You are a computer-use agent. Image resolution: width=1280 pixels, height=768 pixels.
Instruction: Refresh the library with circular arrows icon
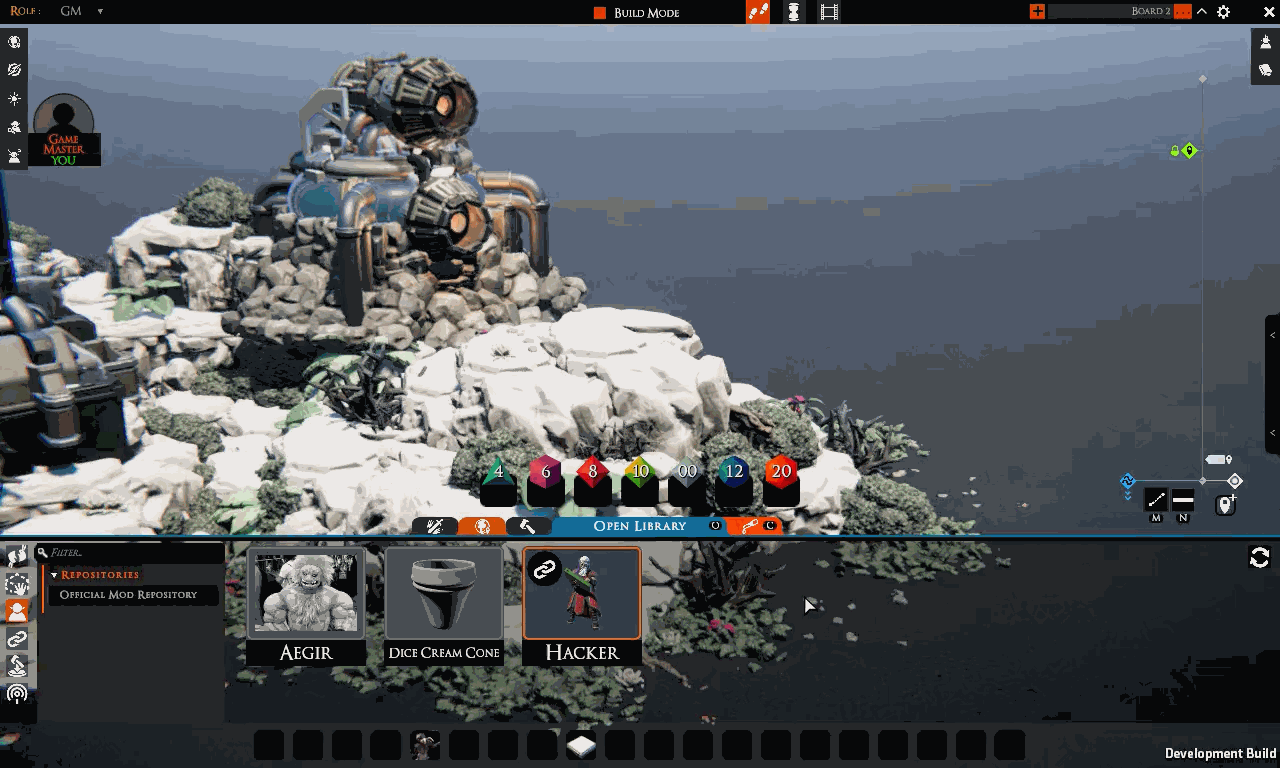(1259, 558)
